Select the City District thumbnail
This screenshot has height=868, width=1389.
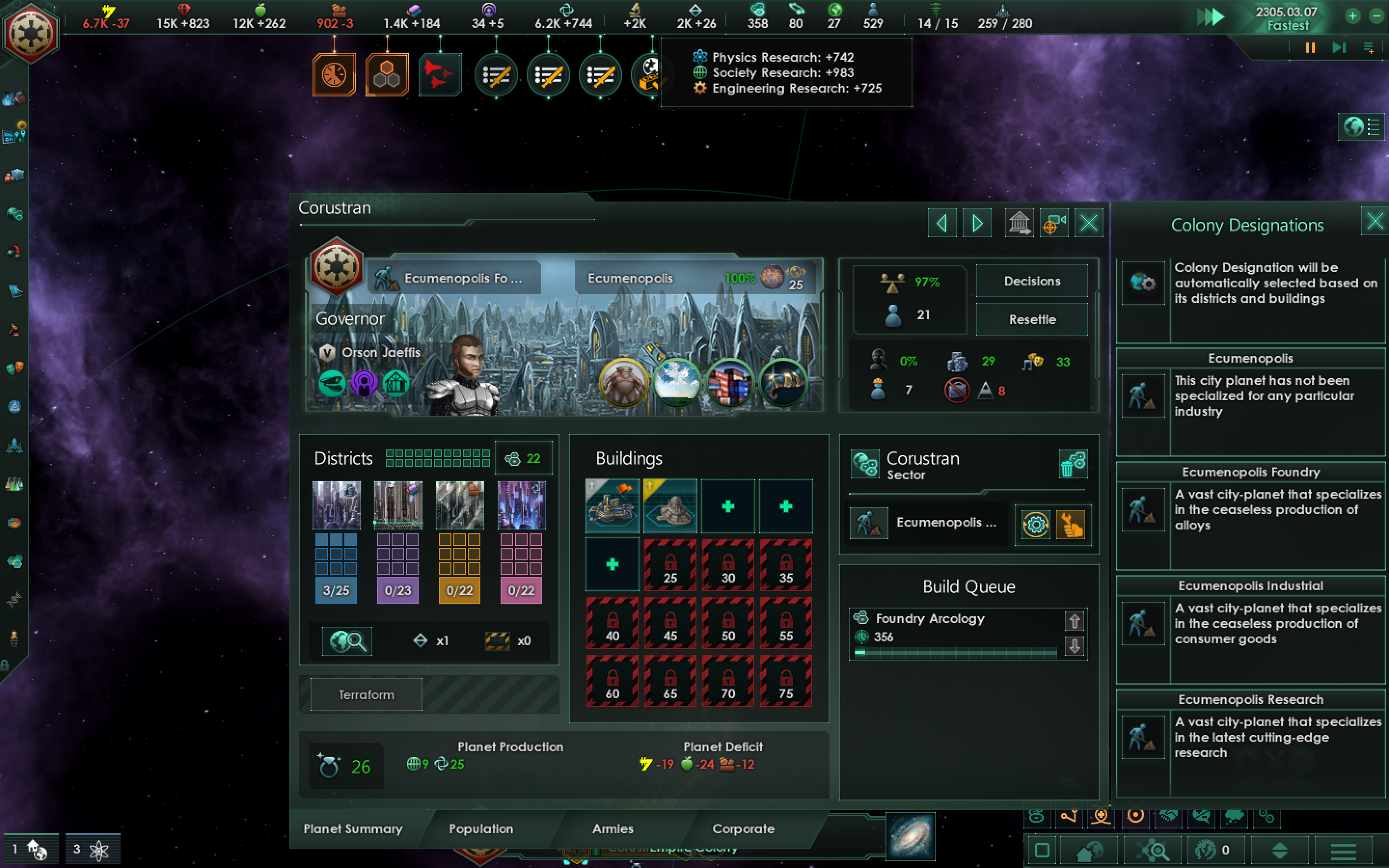coord(336,504)
